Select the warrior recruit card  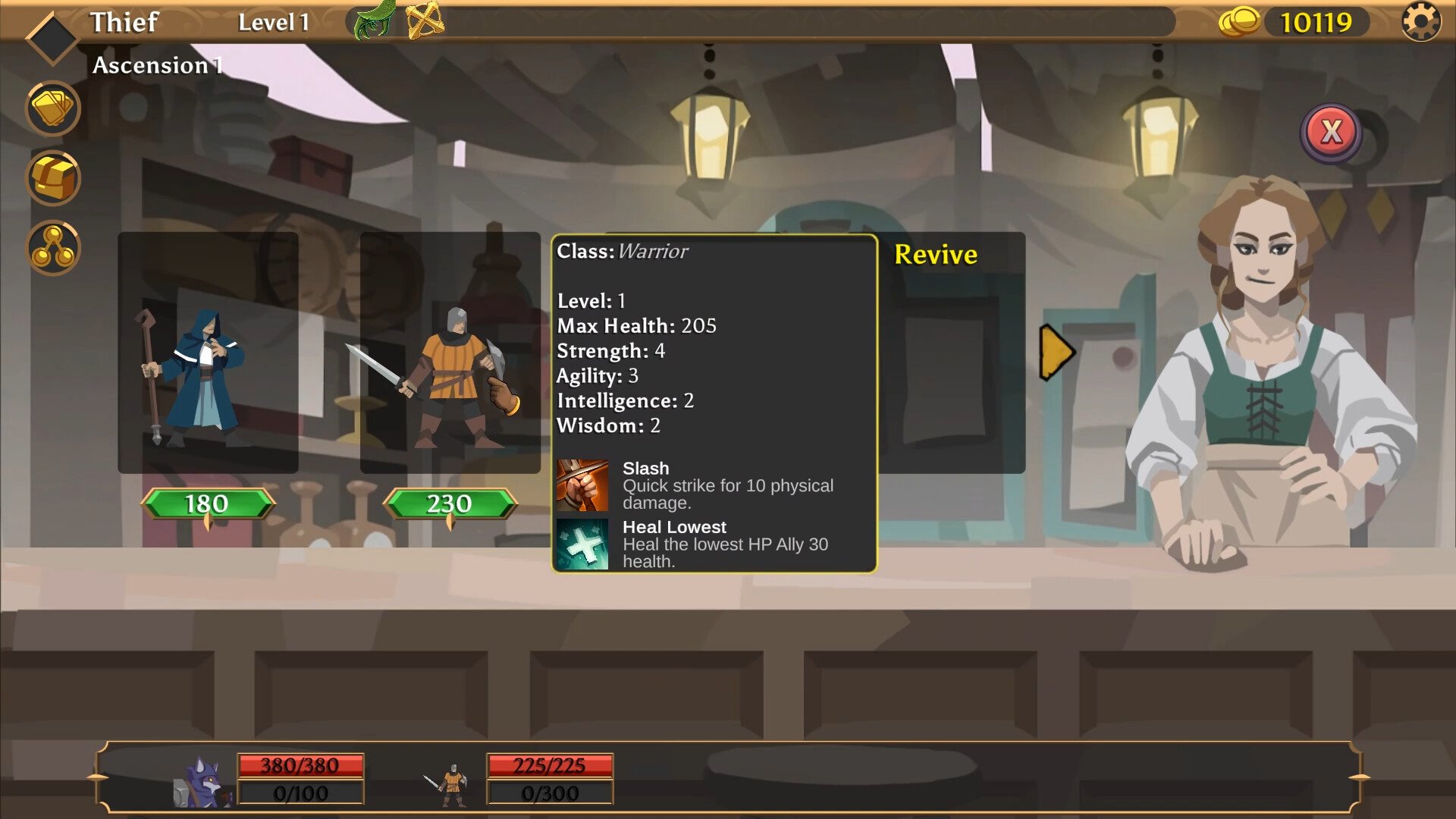click(450, 353)
